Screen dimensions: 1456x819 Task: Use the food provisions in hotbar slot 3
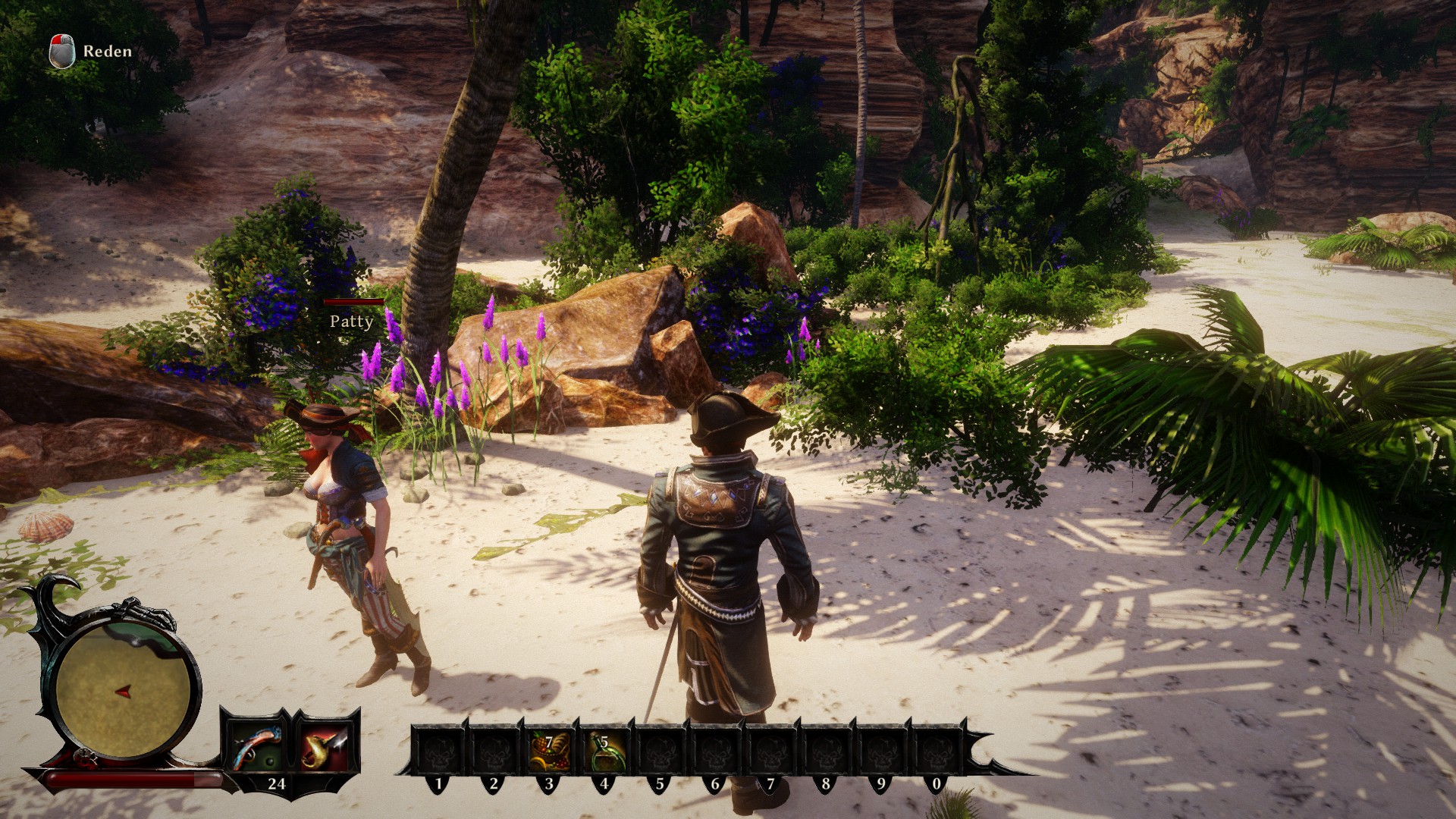[548, 750]
